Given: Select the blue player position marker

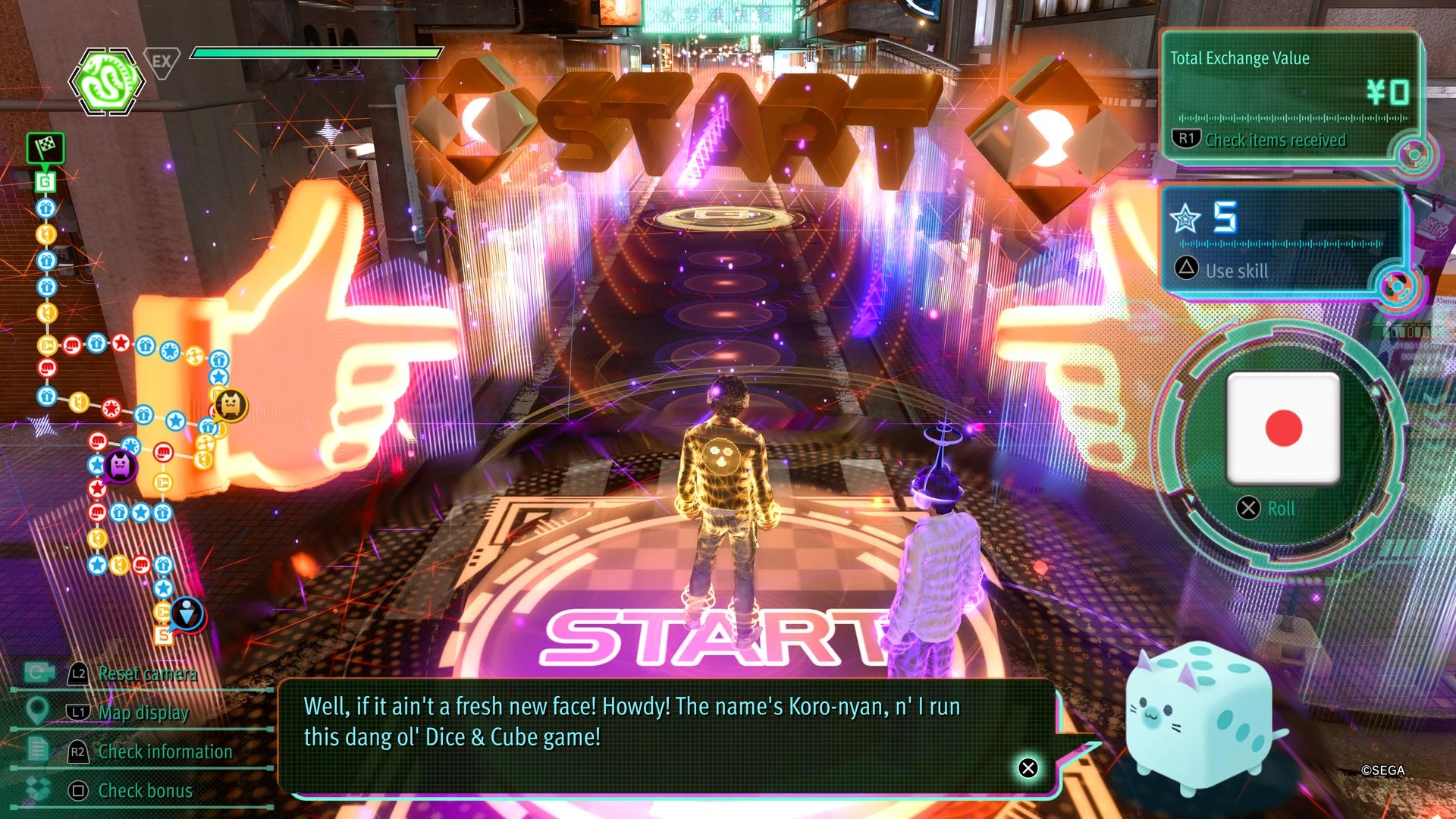Looking at the screenshot, I should point(187,611).
